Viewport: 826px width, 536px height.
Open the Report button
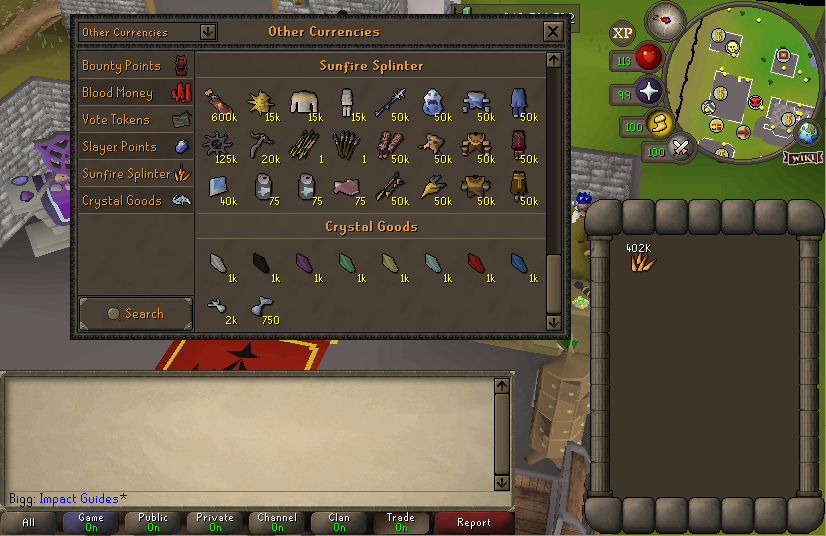click(x=473, y=522)
